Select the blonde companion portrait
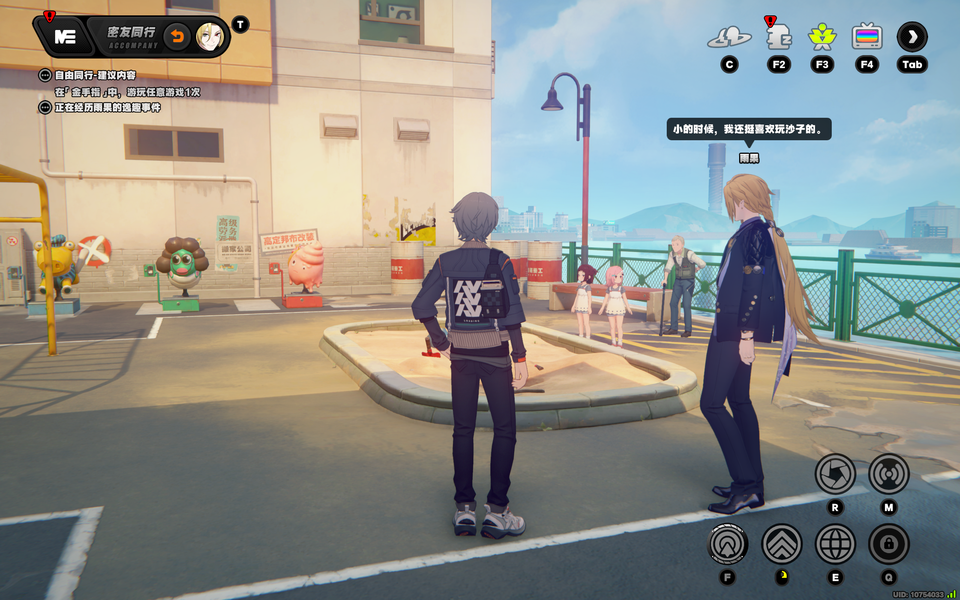The image size is (960, 600). (208, 37)
